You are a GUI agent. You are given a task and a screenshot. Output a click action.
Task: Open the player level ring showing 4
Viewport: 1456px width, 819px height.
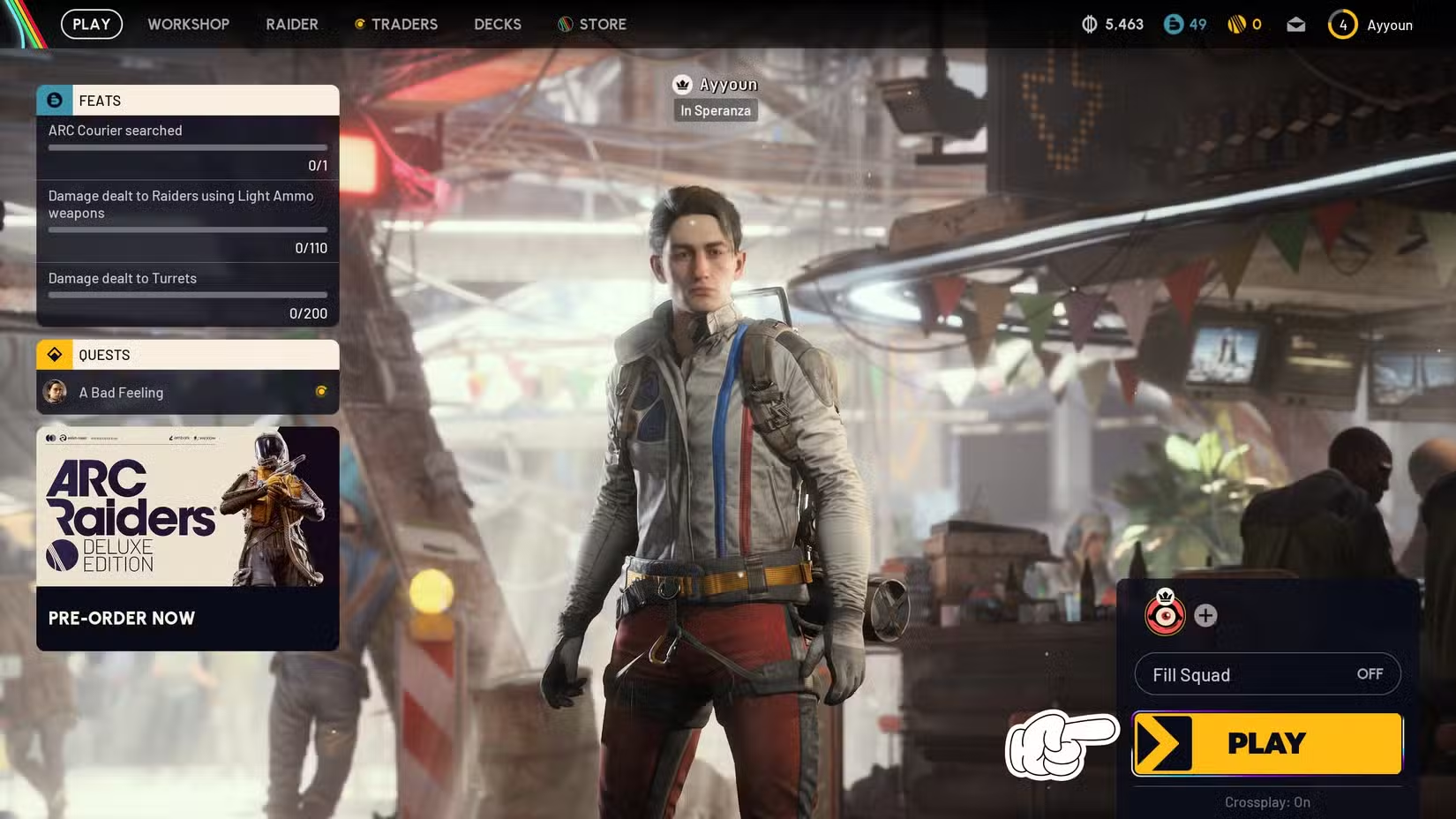click(x=1344, y=25)
